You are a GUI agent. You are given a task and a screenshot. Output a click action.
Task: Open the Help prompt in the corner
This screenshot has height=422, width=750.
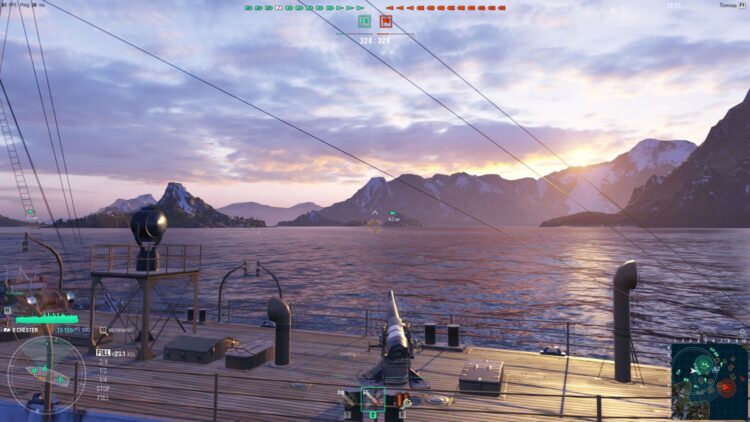[730, 5]
